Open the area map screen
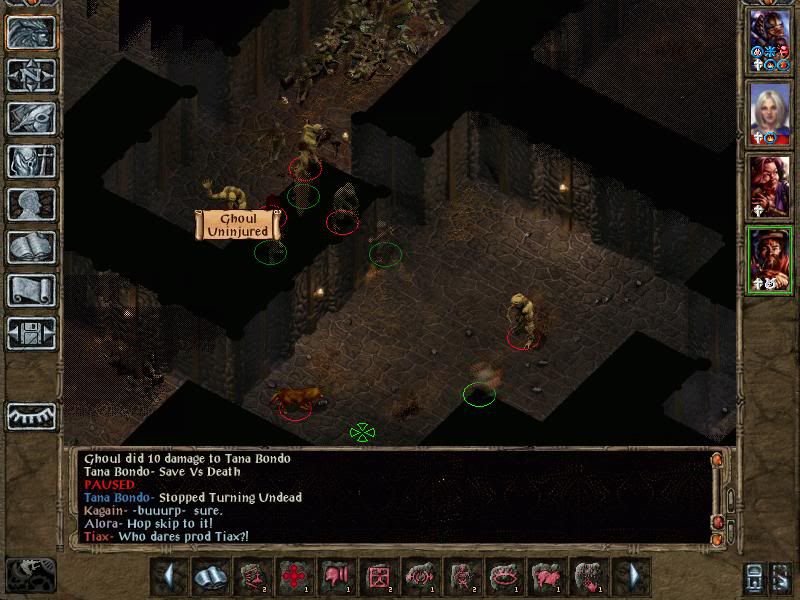 point(31,75)
